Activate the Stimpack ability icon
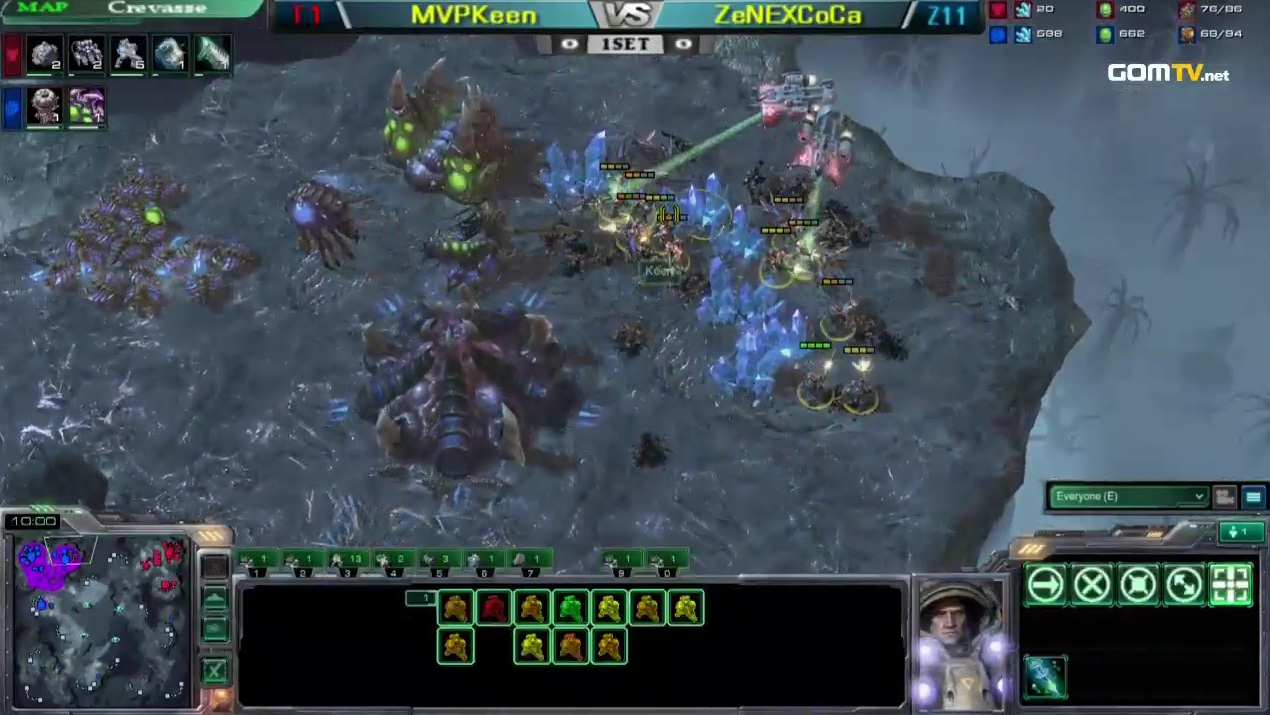Screen dimensions: 1270x715 tap(1045, 677)
